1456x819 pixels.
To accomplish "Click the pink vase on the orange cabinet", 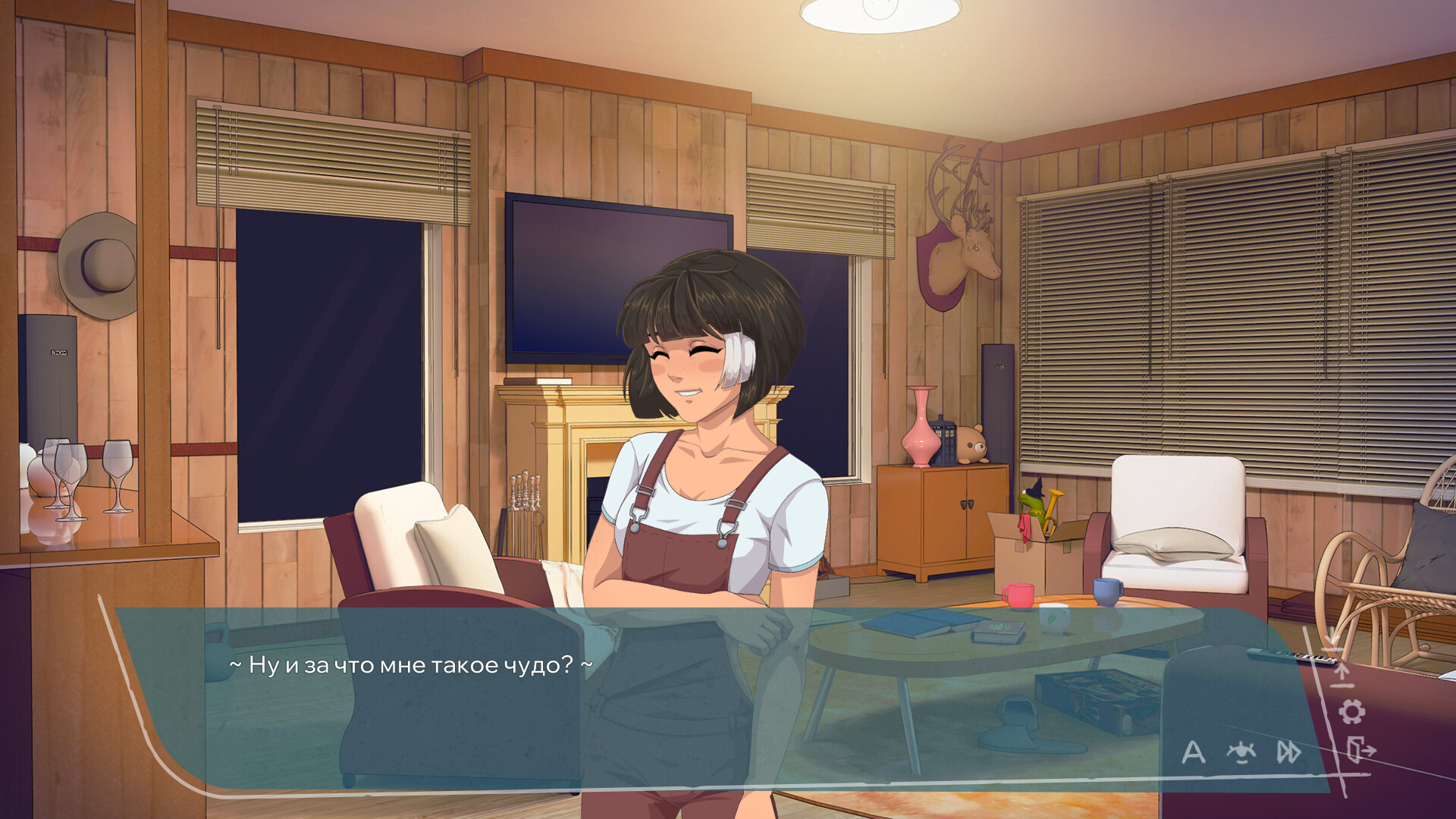I will point(921,425).
